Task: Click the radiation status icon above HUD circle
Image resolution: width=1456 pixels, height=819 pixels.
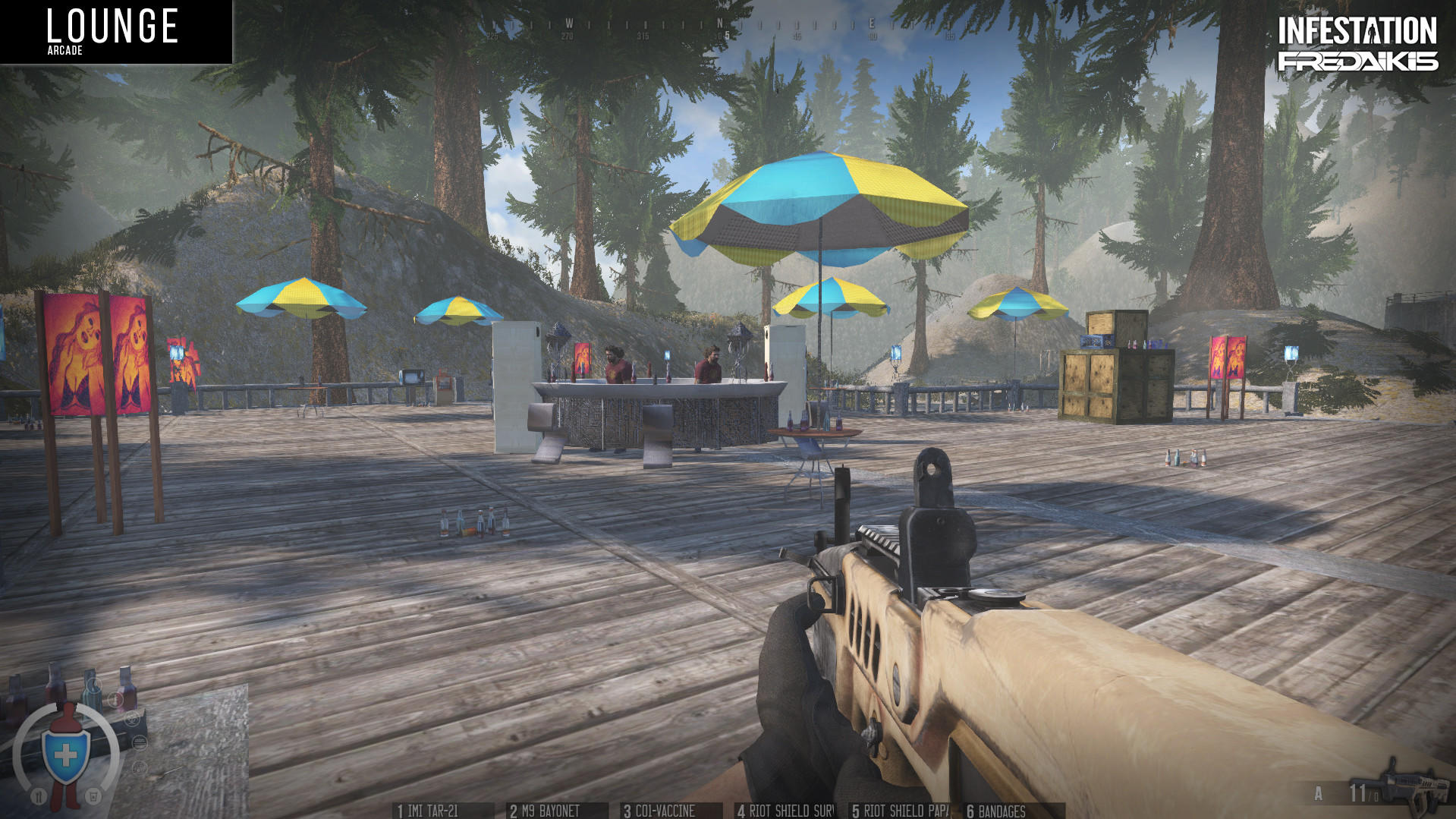Action: 140,767
